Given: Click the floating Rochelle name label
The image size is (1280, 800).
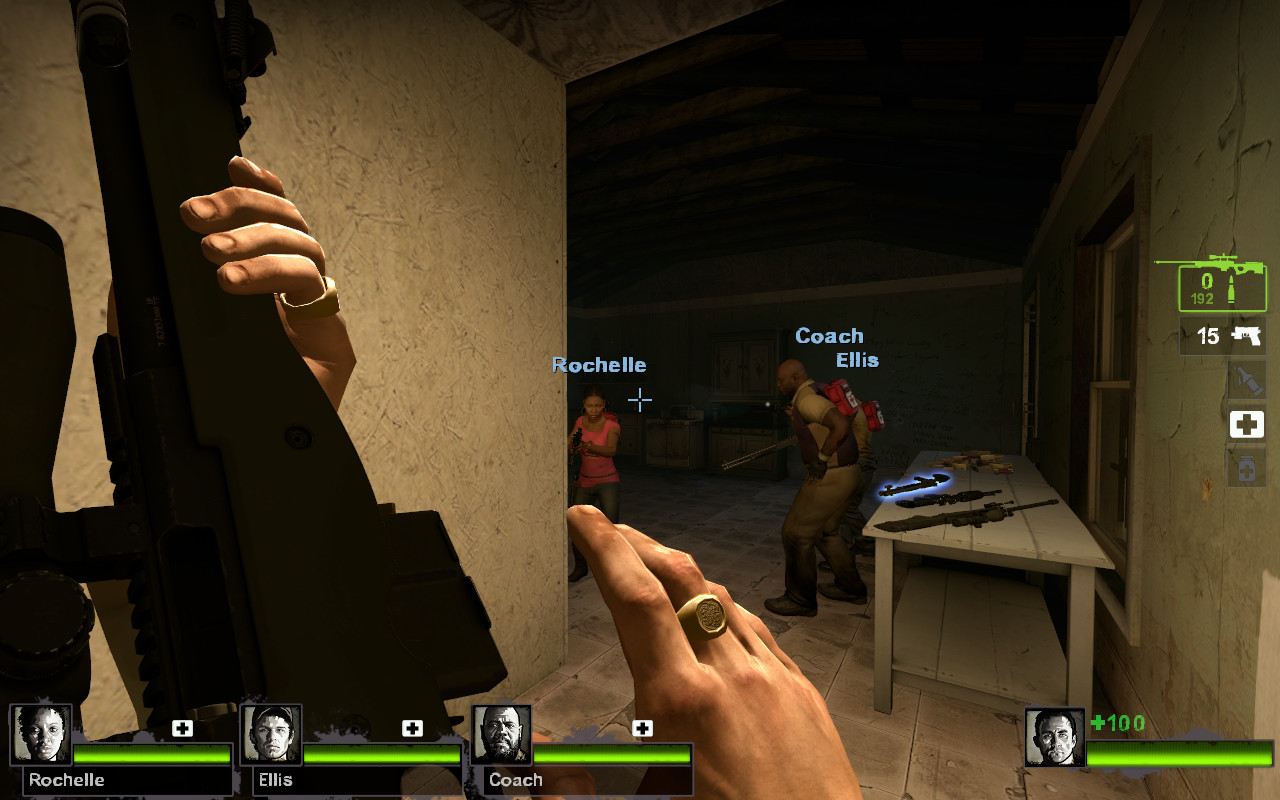Looking at the screenshot, I should coord(599,365).
